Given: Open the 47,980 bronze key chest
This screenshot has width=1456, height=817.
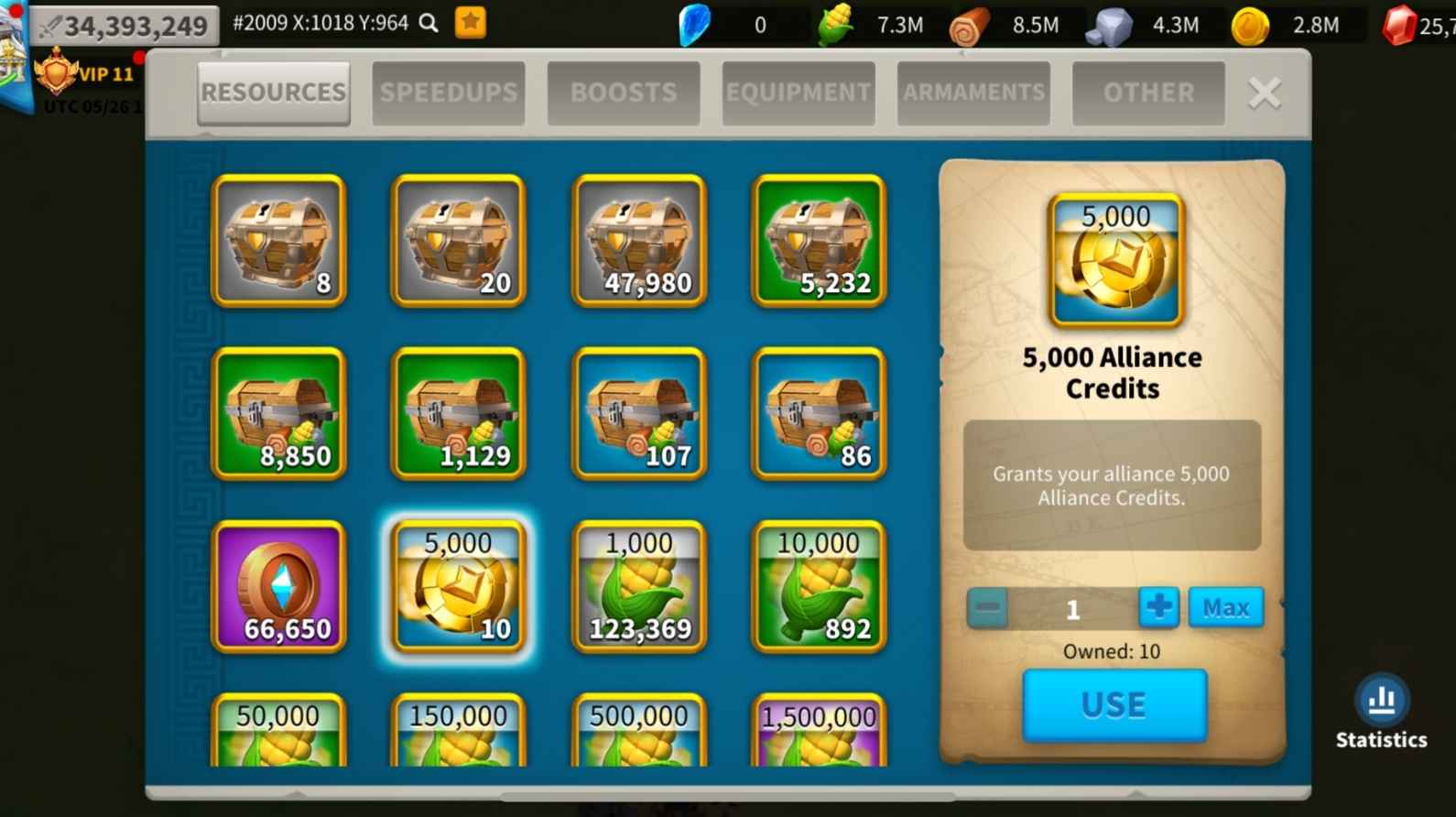Looking at the screenshot, I should [x=638, y=241].
